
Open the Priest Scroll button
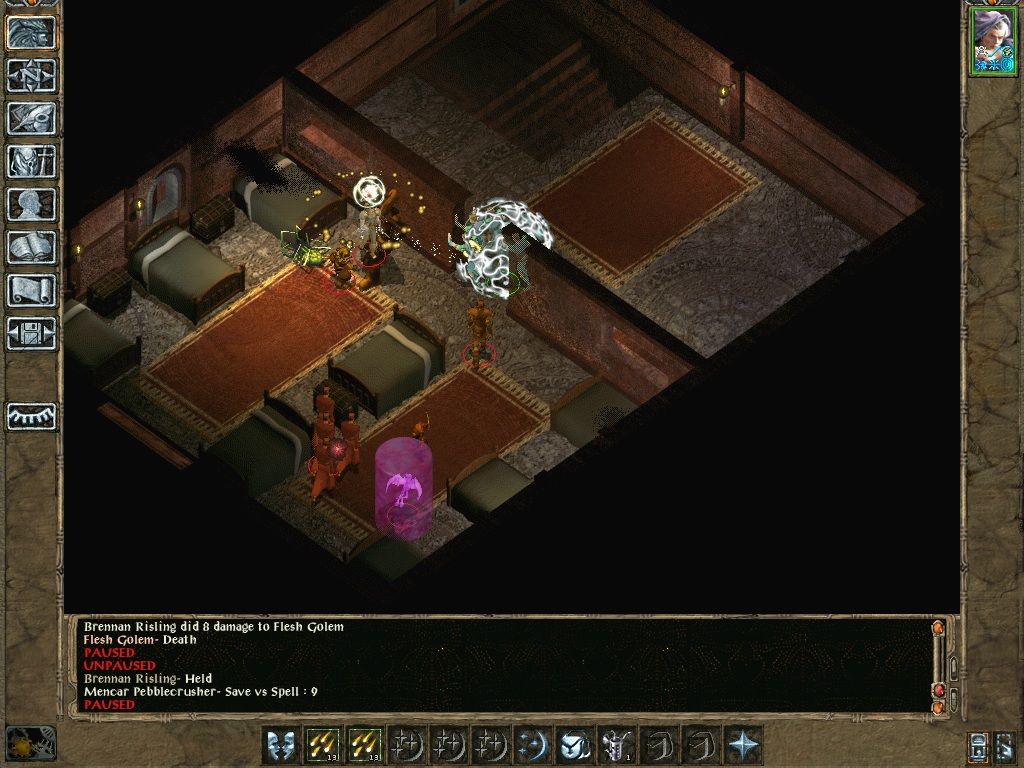(x=32, y=290)
